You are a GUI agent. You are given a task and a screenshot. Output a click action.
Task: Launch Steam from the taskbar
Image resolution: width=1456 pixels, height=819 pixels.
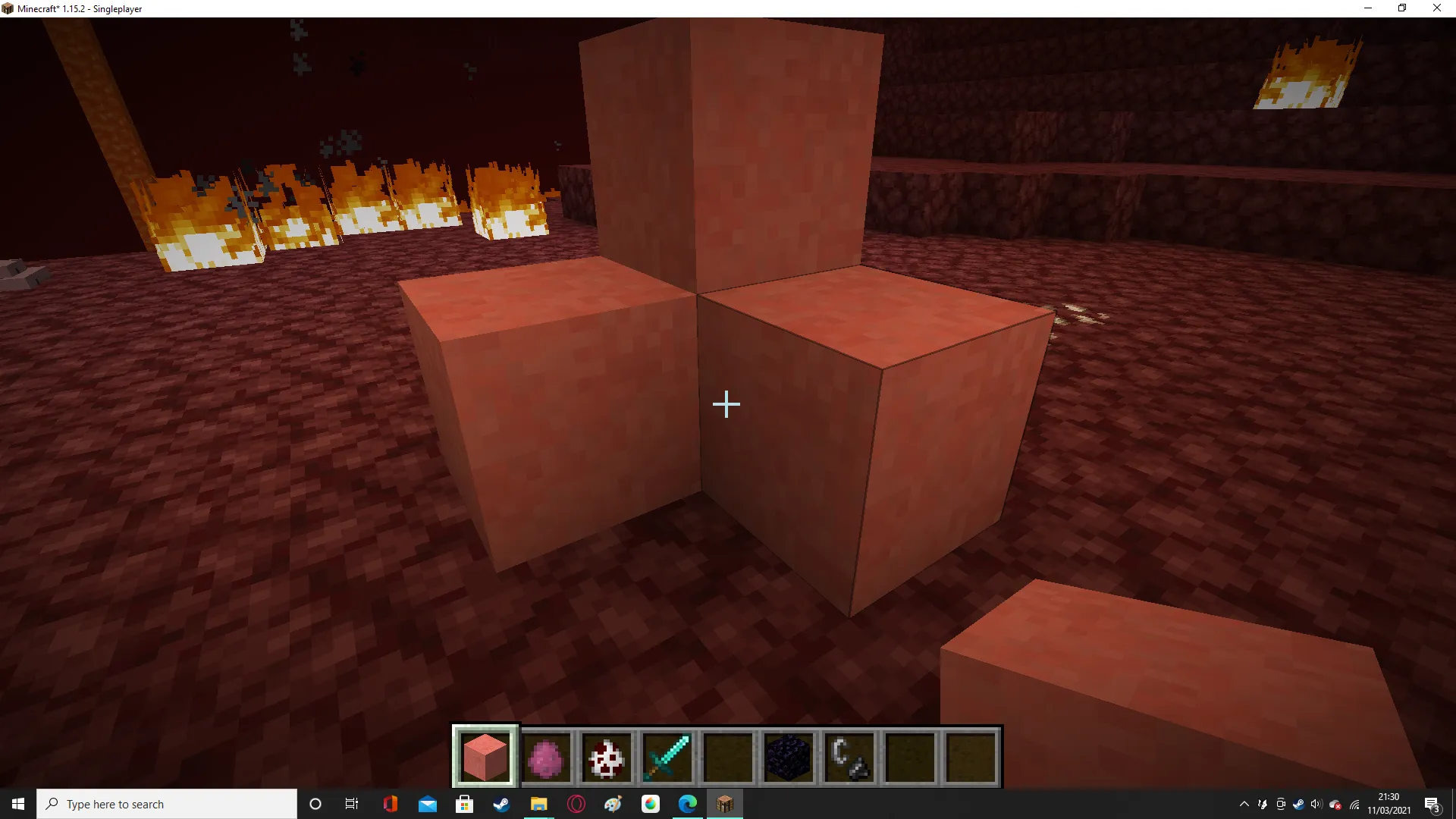pos(501,804)
